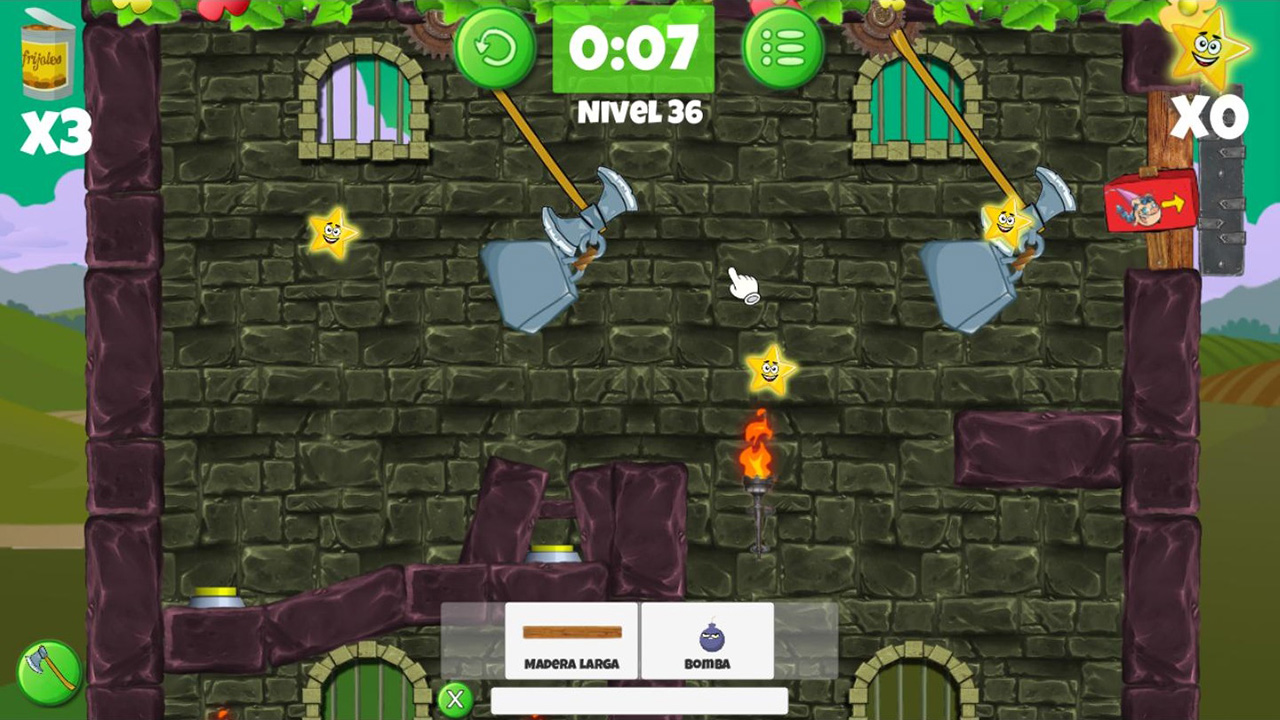Click the 0:07 timer display
Screen dimensions: 1280x720
pyautogui.click(x=634, y=46)
